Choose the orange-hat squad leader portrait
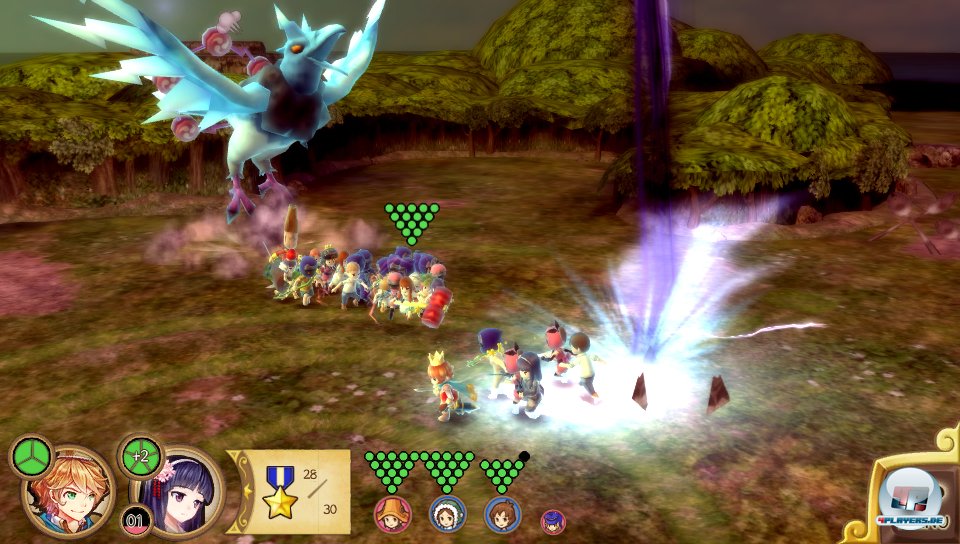 392,514
